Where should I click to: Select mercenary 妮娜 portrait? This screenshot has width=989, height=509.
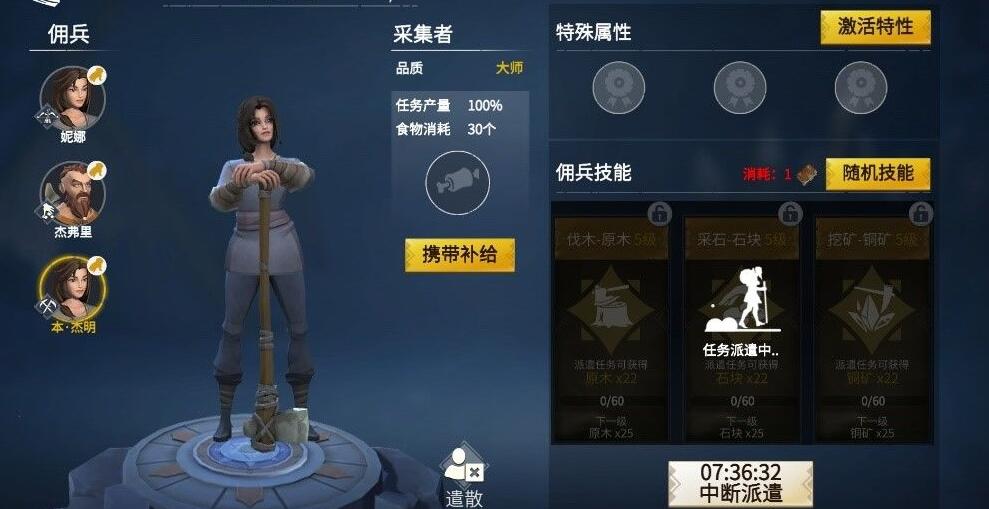coord(72,98)
